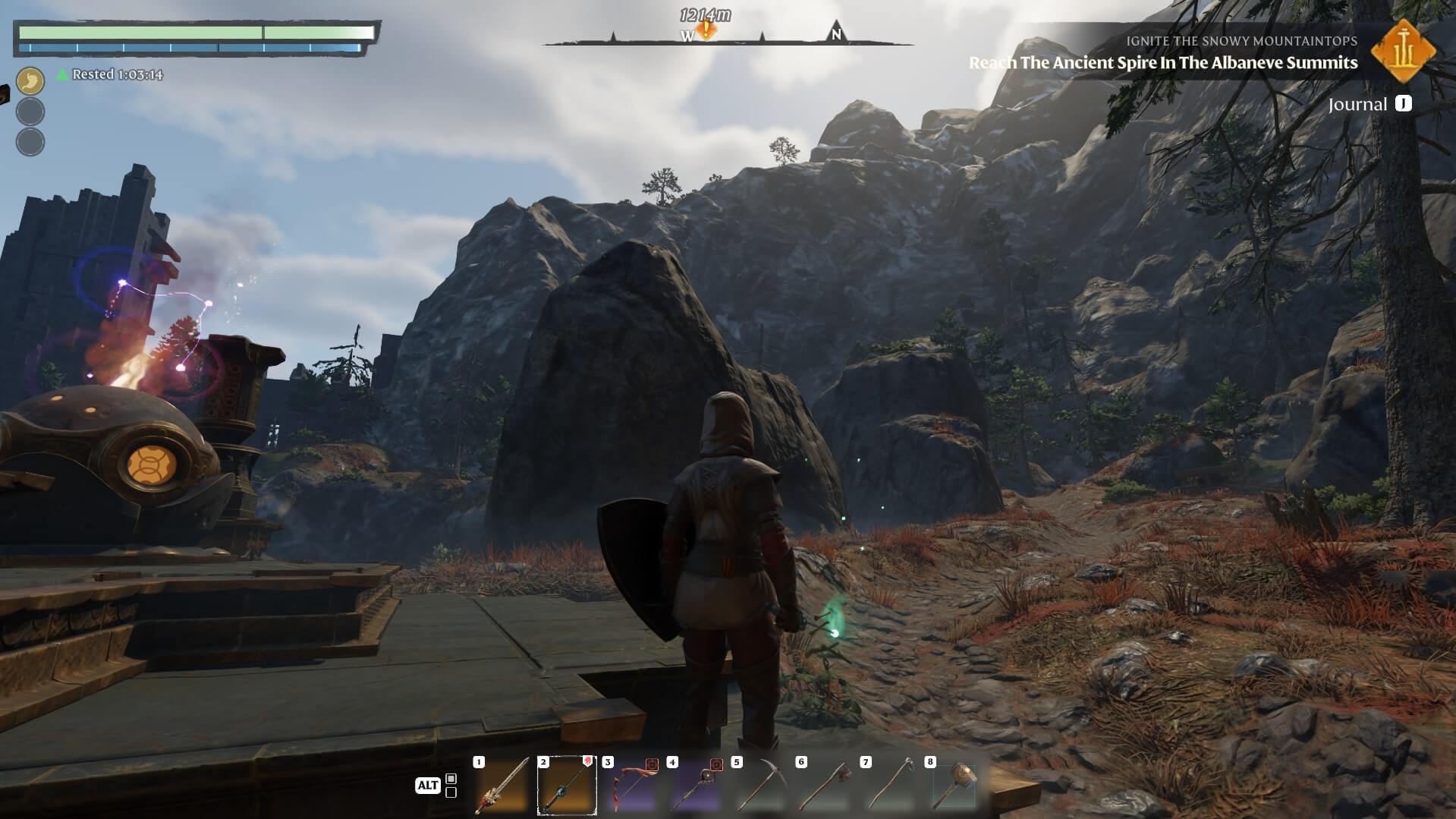Open the Ancient Spire quest objective
The width and height of the screenshot is (1456, 819).
[x=1162, y=63]
